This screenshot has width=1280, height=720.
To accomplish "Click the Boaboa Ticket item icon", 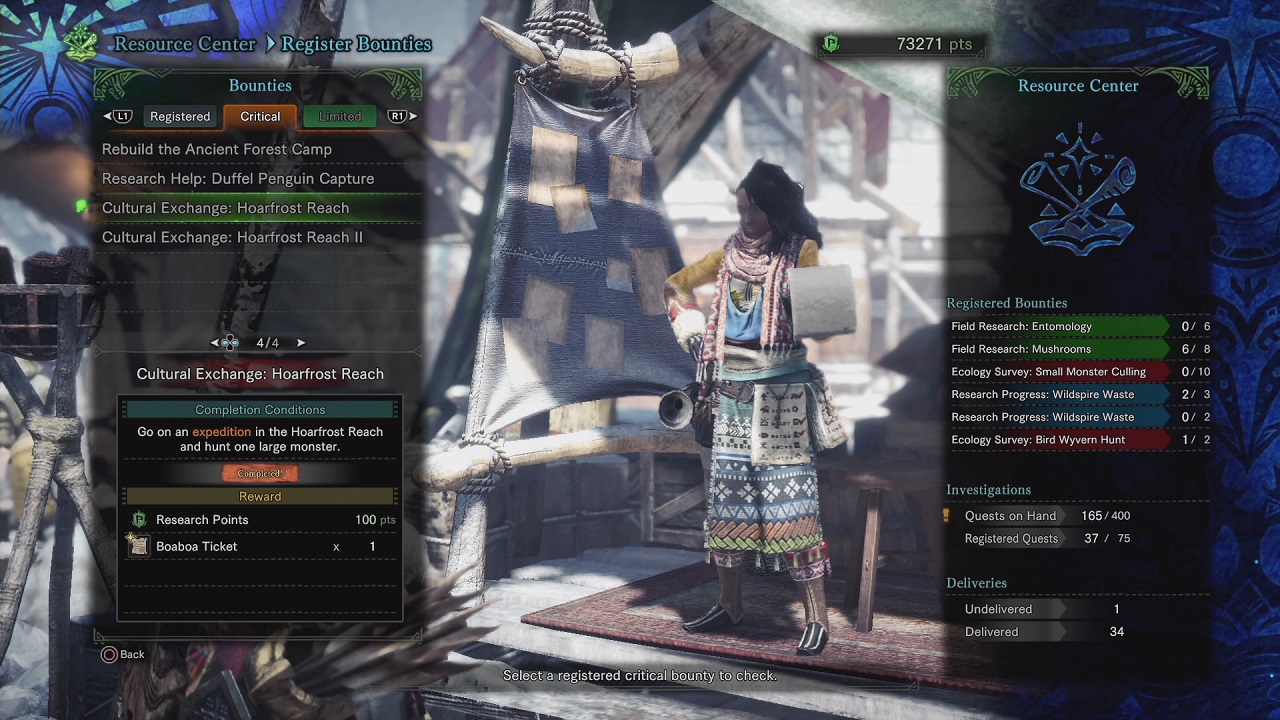I will [x=139, y=546].
